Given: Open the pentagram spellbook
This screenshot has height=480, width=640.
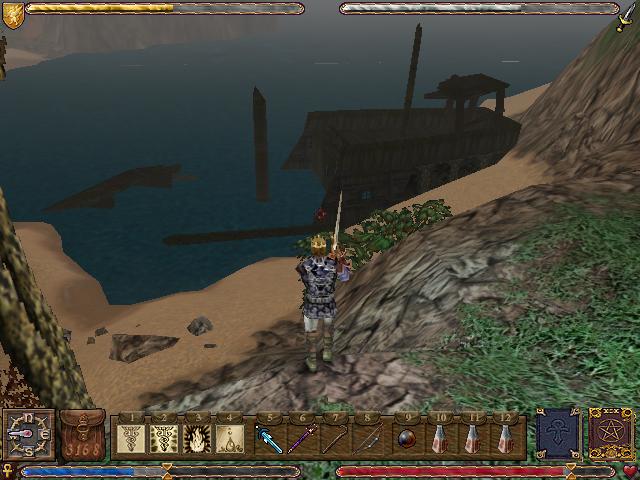Looking at the screenshot, I should [x=607, y=434].
